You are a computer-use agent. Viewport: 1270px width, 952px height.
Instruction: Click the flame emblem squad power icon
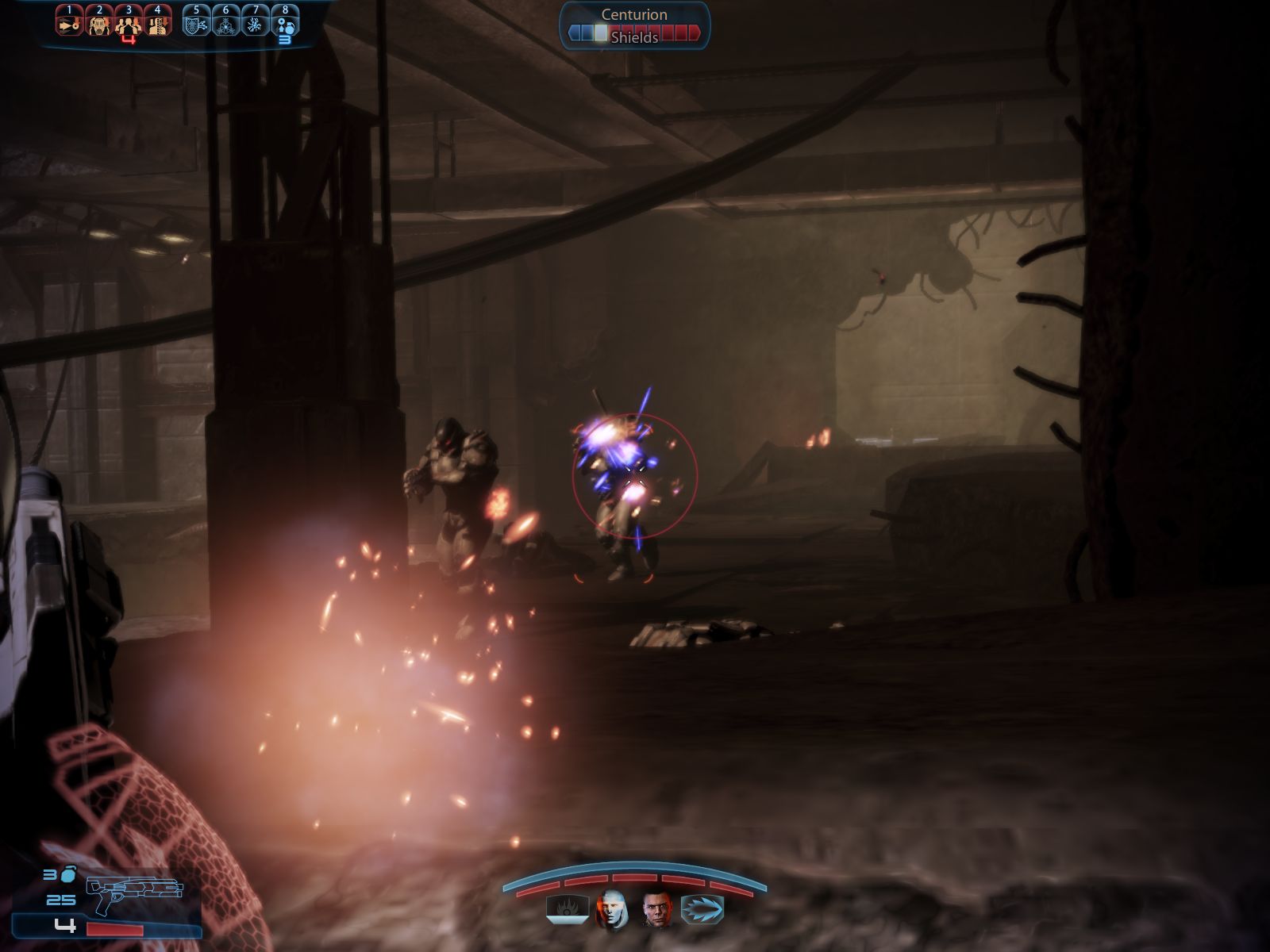tap(567, 909)
